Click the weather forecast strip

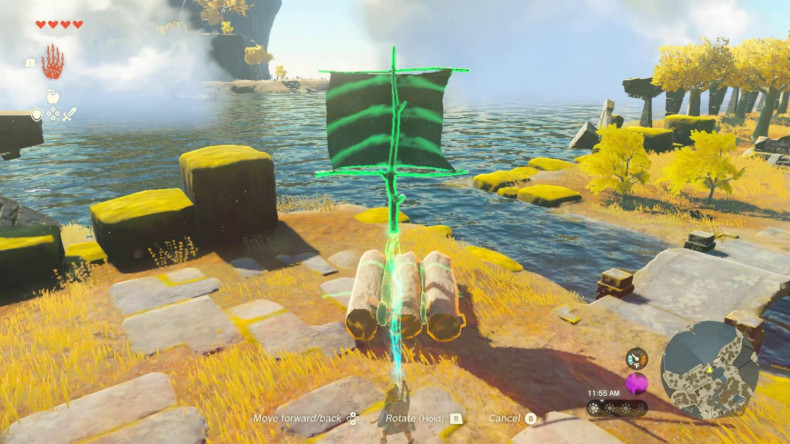click(616, 408)
